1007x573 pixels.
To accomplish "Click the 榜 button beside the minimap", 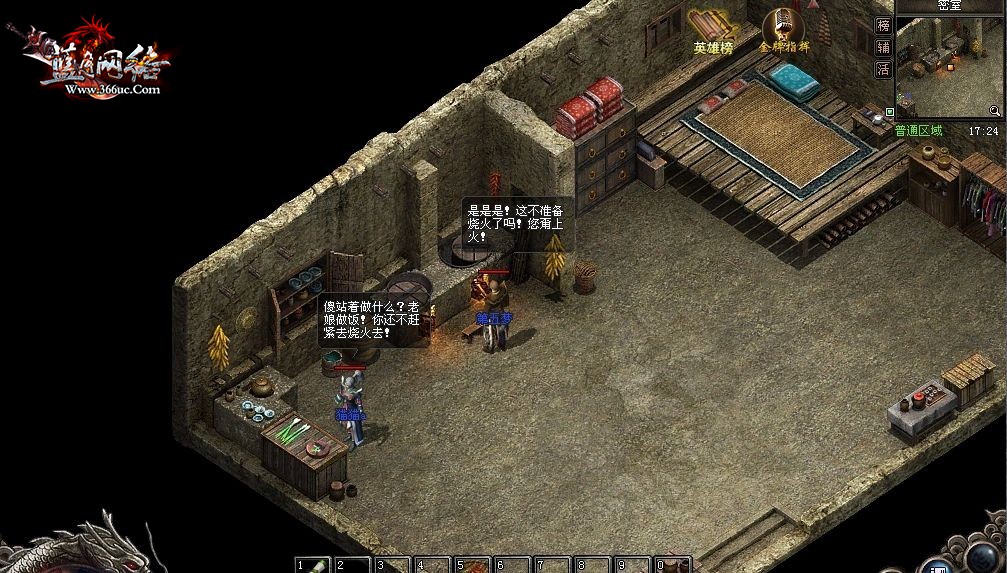I will coord(883,26).
